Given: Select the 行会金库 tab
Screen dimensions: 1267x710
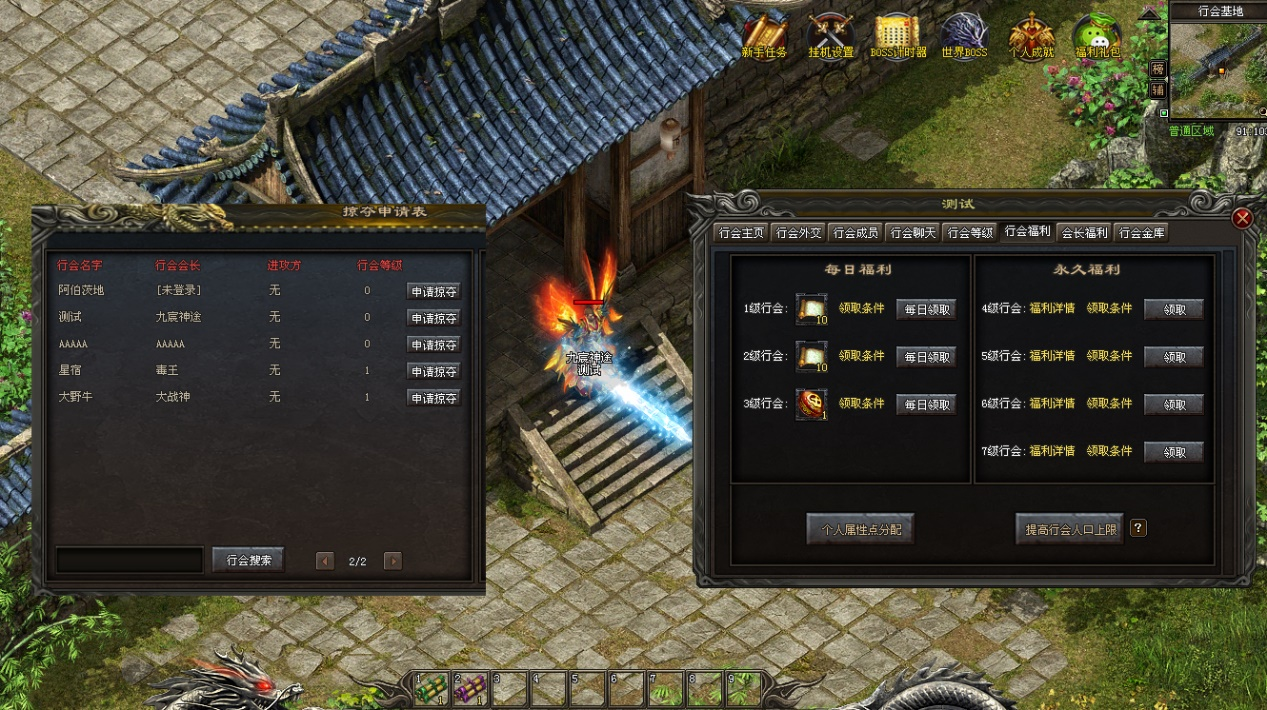Looking at the screenshot, I should [x=1141, y=233].
